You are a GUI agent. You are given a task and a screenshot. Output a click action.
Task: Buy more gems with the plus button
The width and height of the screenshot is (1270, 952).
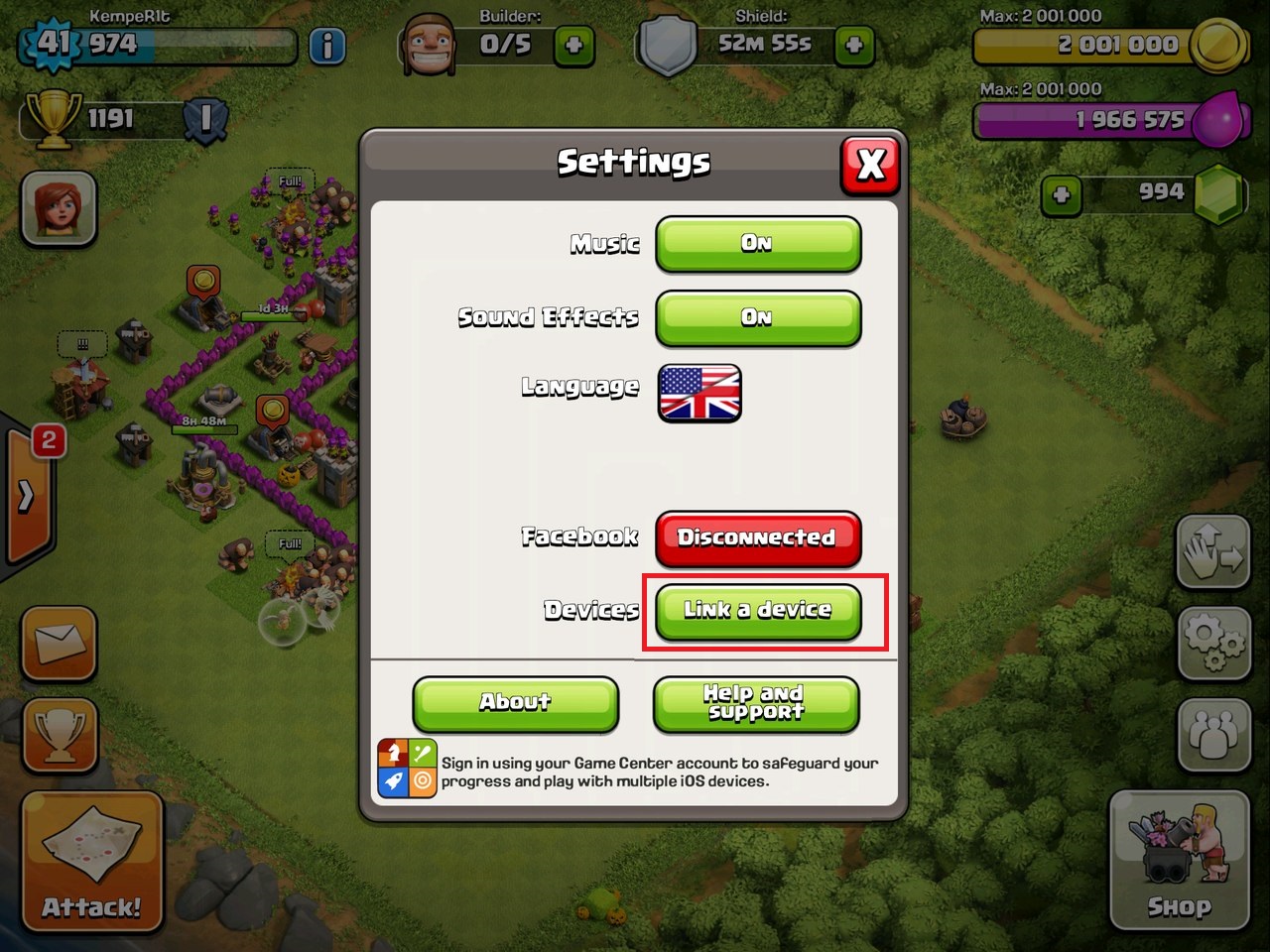click(1061, 195)
